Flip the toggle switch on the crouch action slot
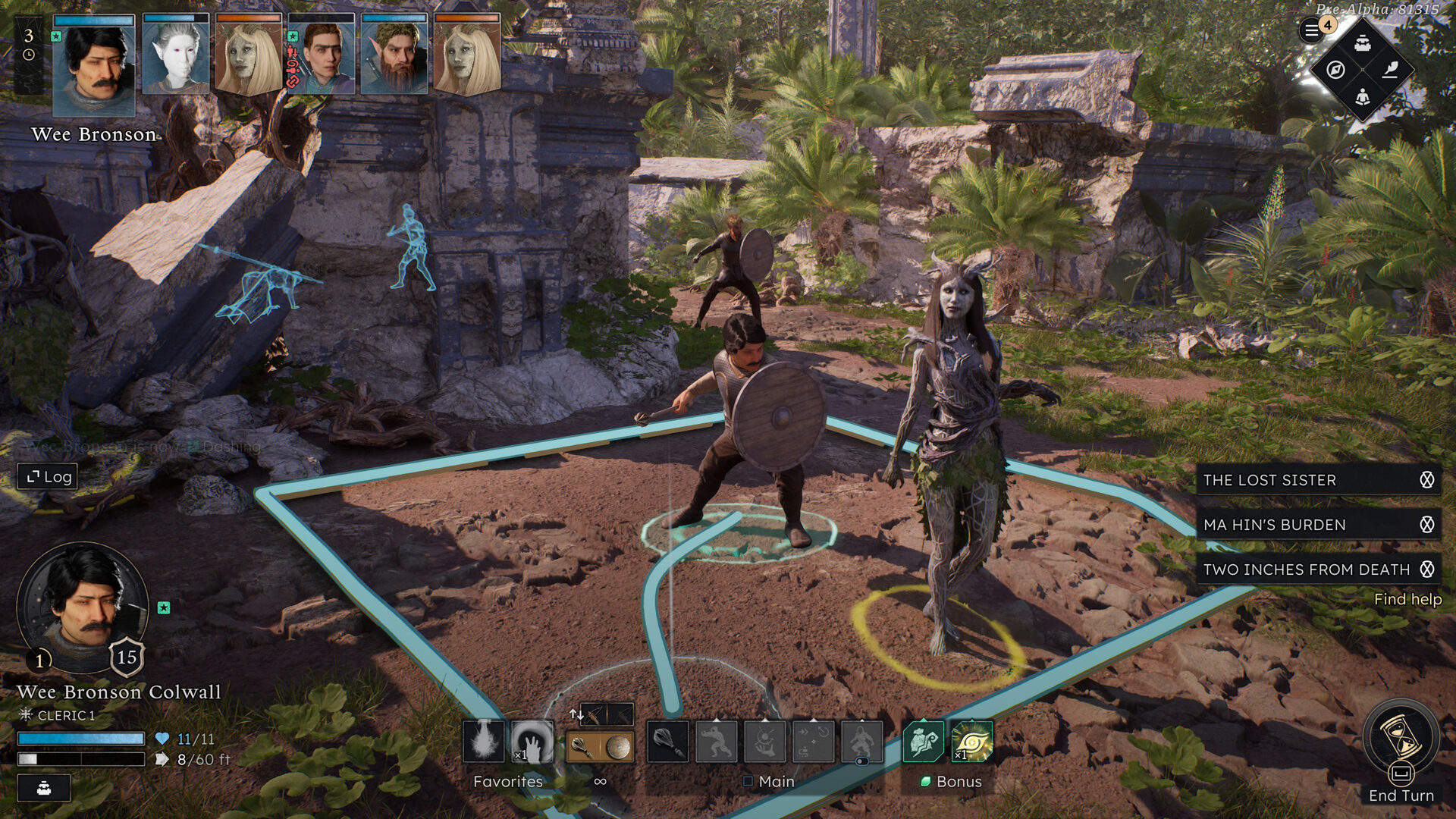The width and height of the screenshot is (1456, 819). pyautogui.click(x=862, y=760)
